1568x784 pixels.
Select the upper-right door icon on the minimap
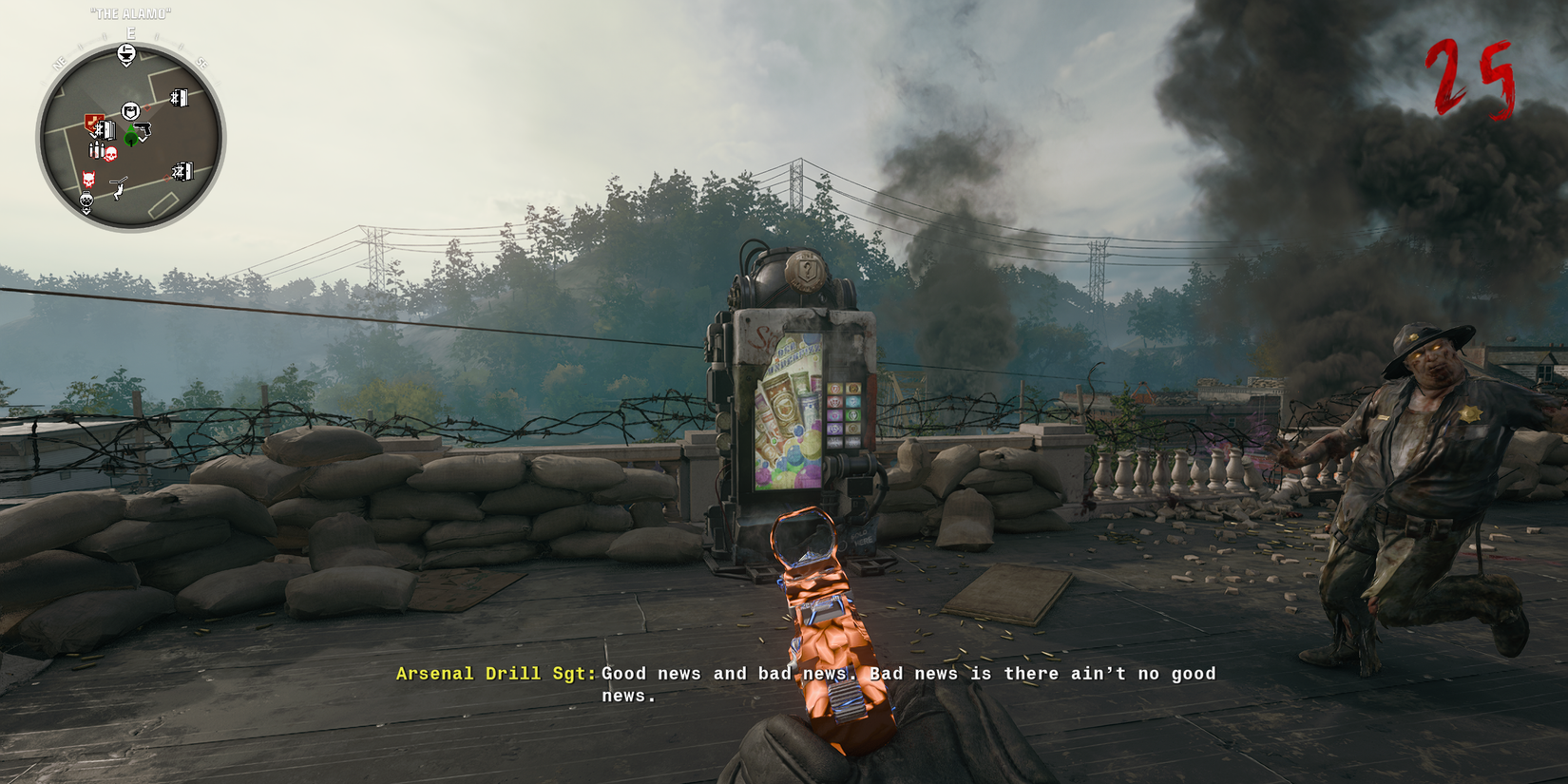point(178,96)
